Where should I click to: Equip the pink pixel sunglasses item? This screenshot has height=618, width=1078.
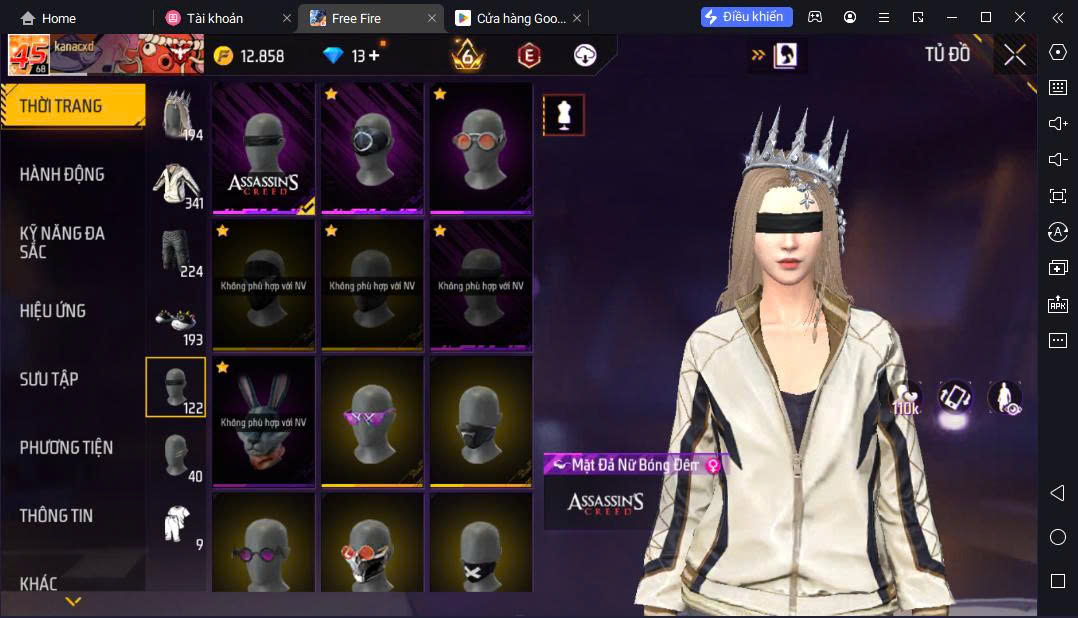click(x=372, y=422)
